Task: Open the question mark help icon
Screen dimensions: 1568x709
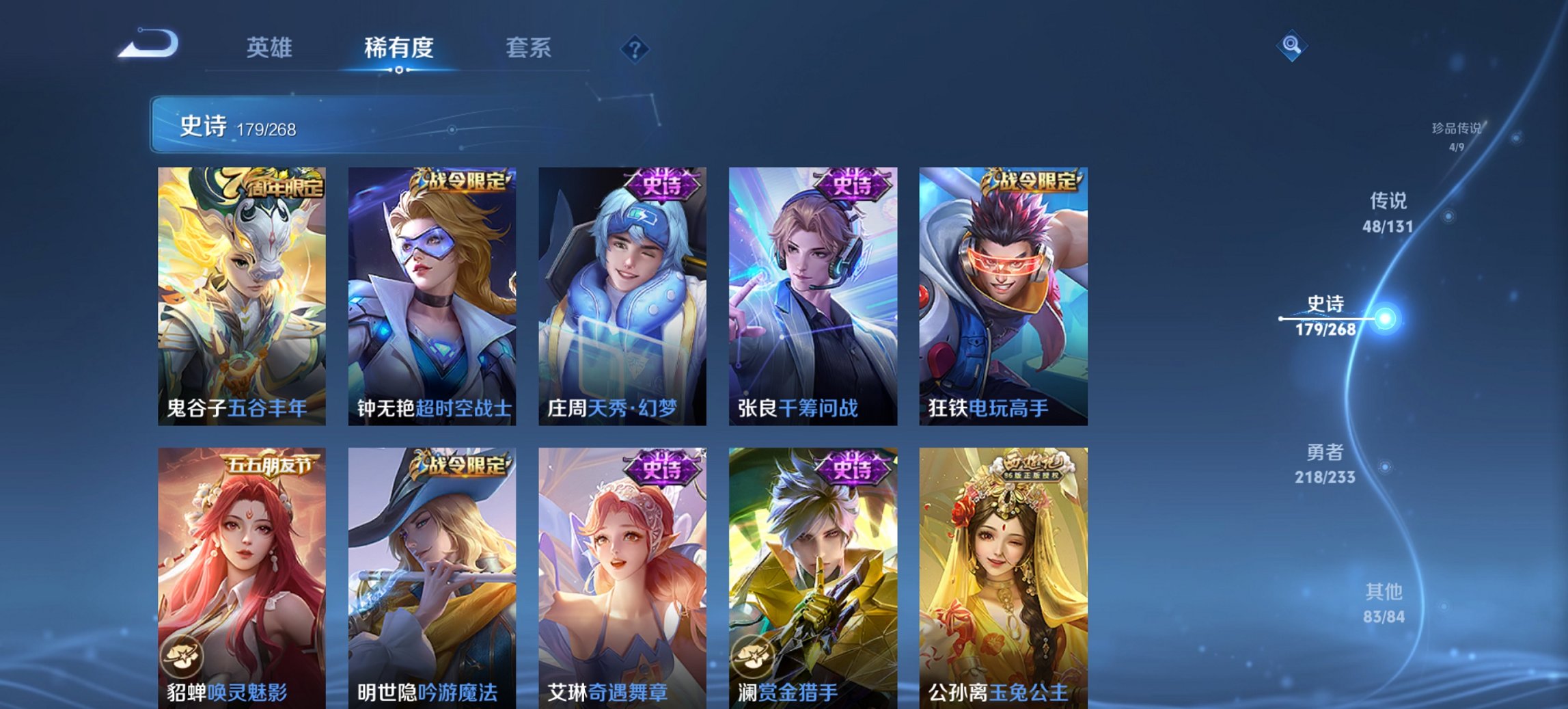Action: [635, 49]
